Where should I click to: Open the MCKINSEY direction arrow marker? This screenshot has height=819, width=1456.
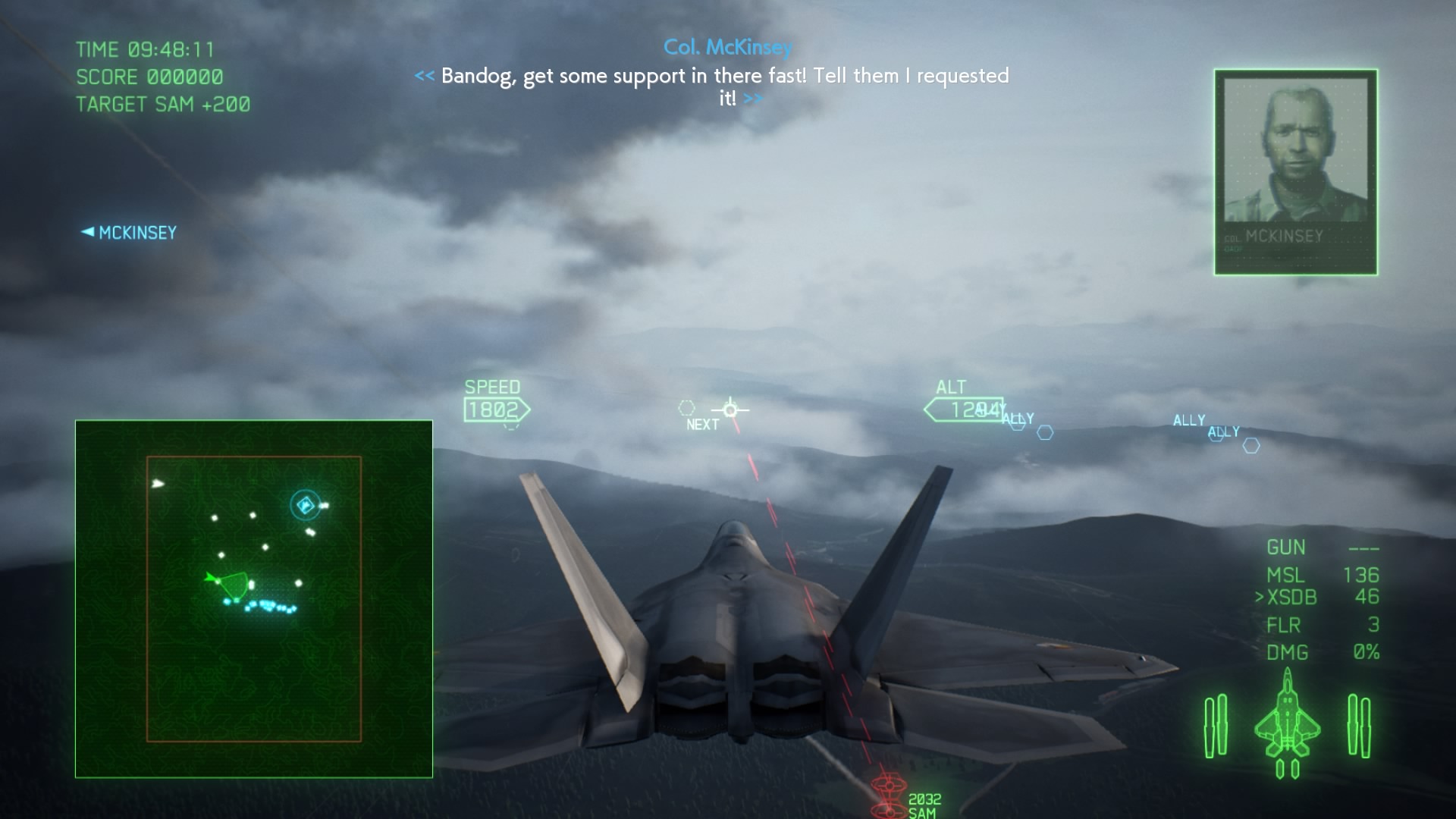click(x=129, y=233)
